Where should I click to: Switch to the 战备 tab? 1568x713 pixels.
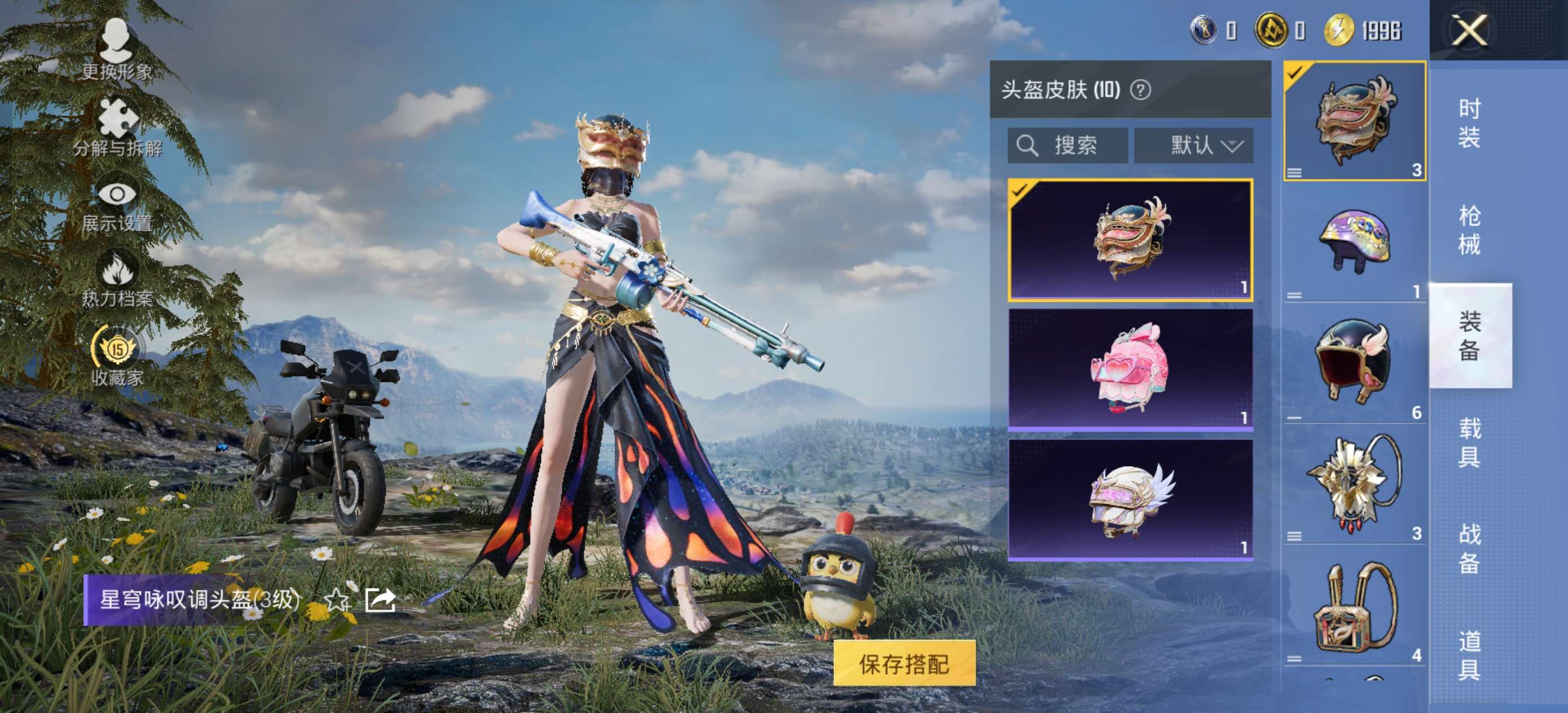[x=1469, y=549]
